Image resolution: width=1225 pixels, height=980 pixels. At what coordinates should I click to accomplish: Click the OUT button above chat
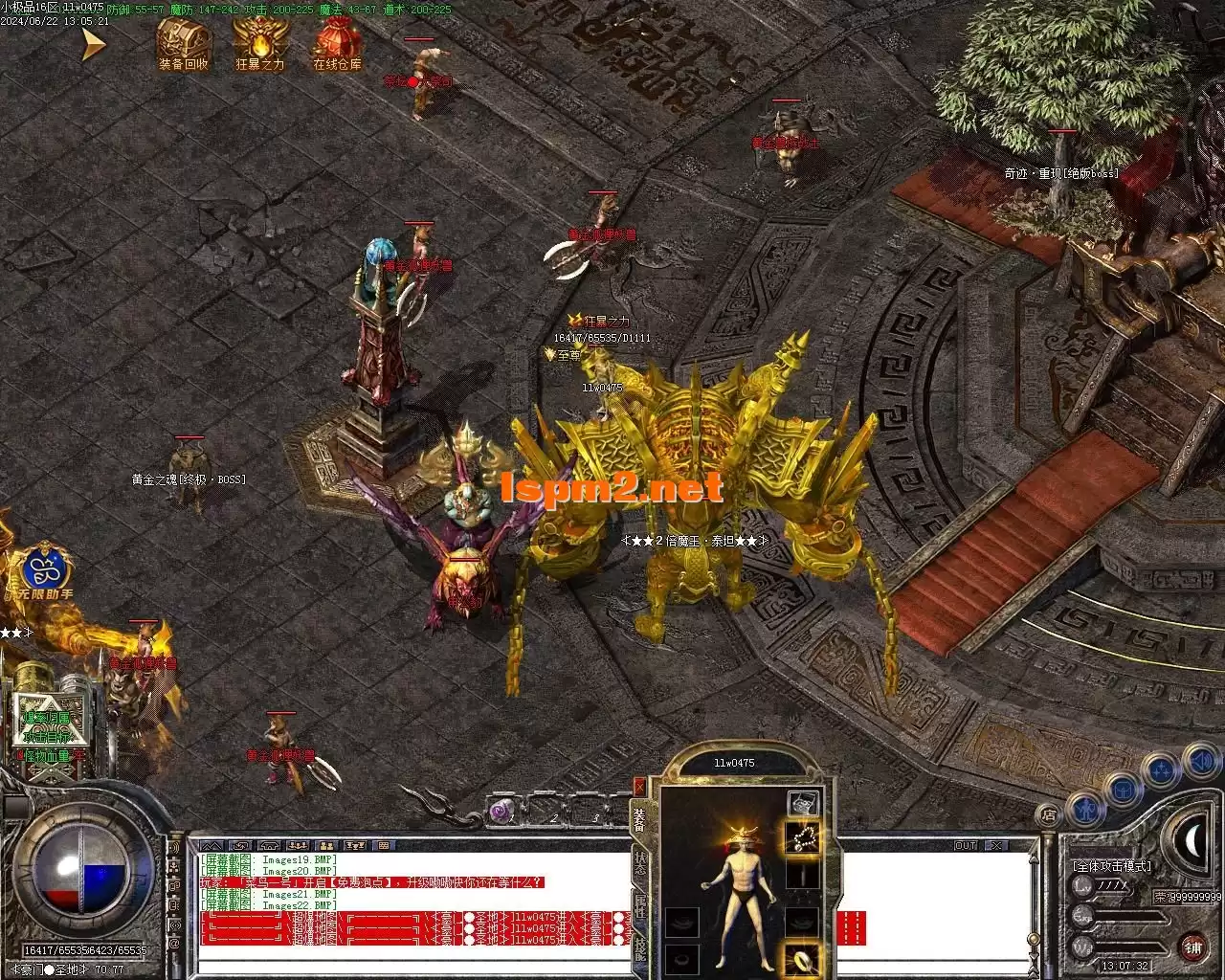click(x=966, y=846)
